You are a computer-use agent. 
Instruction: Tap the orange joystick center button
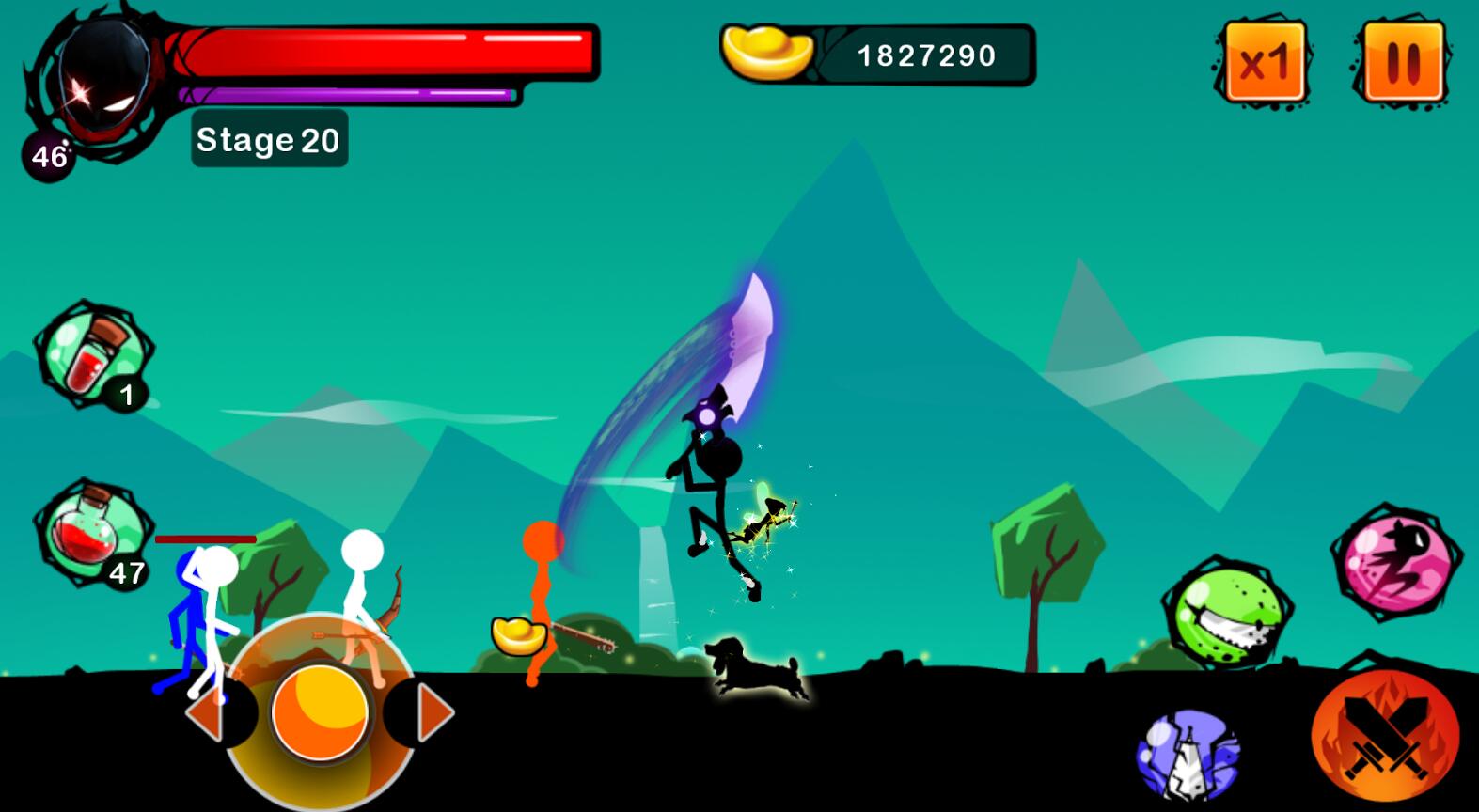coord(320,712)
